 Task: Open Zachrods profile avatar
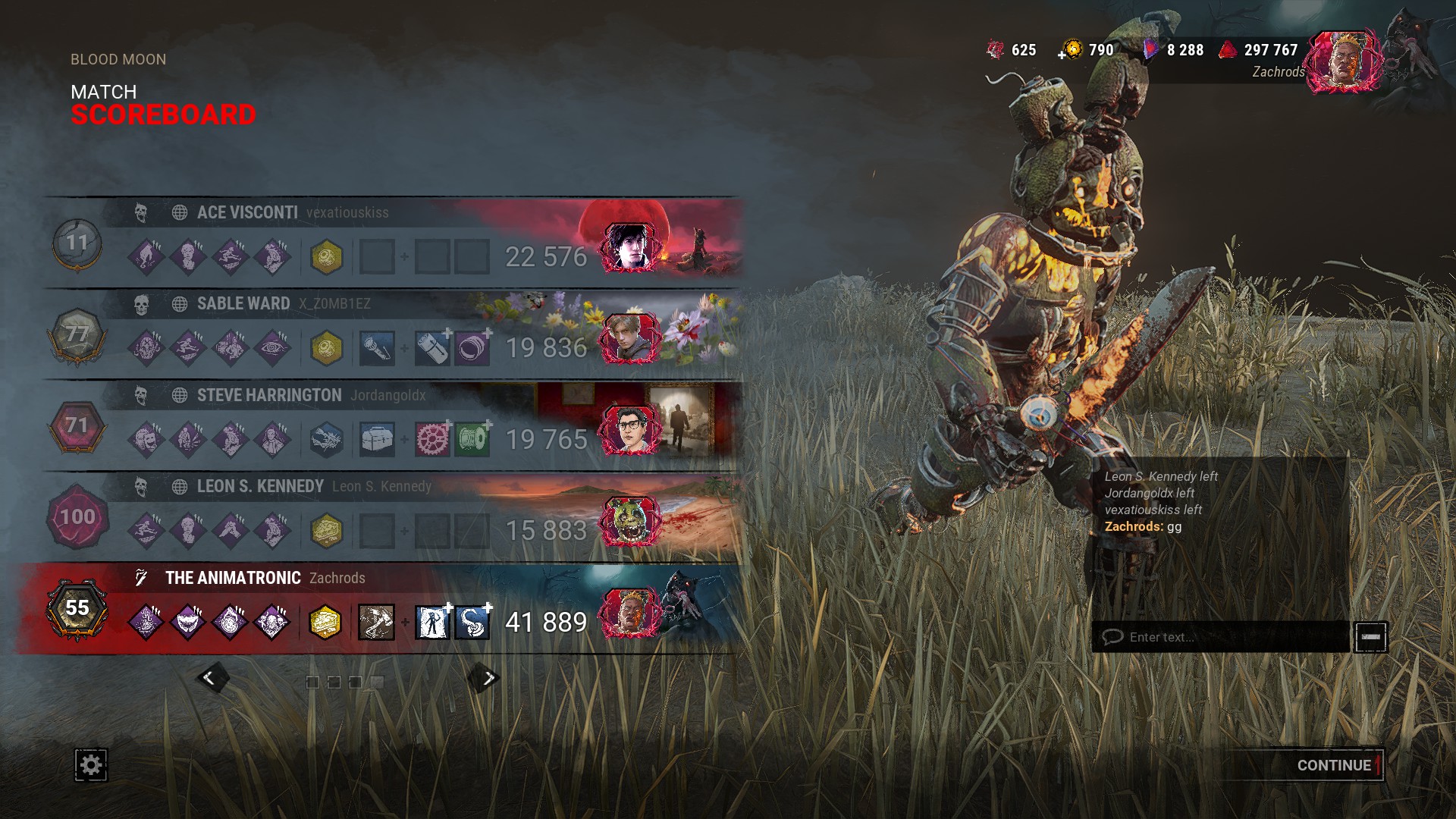[x=1344, y=62]
